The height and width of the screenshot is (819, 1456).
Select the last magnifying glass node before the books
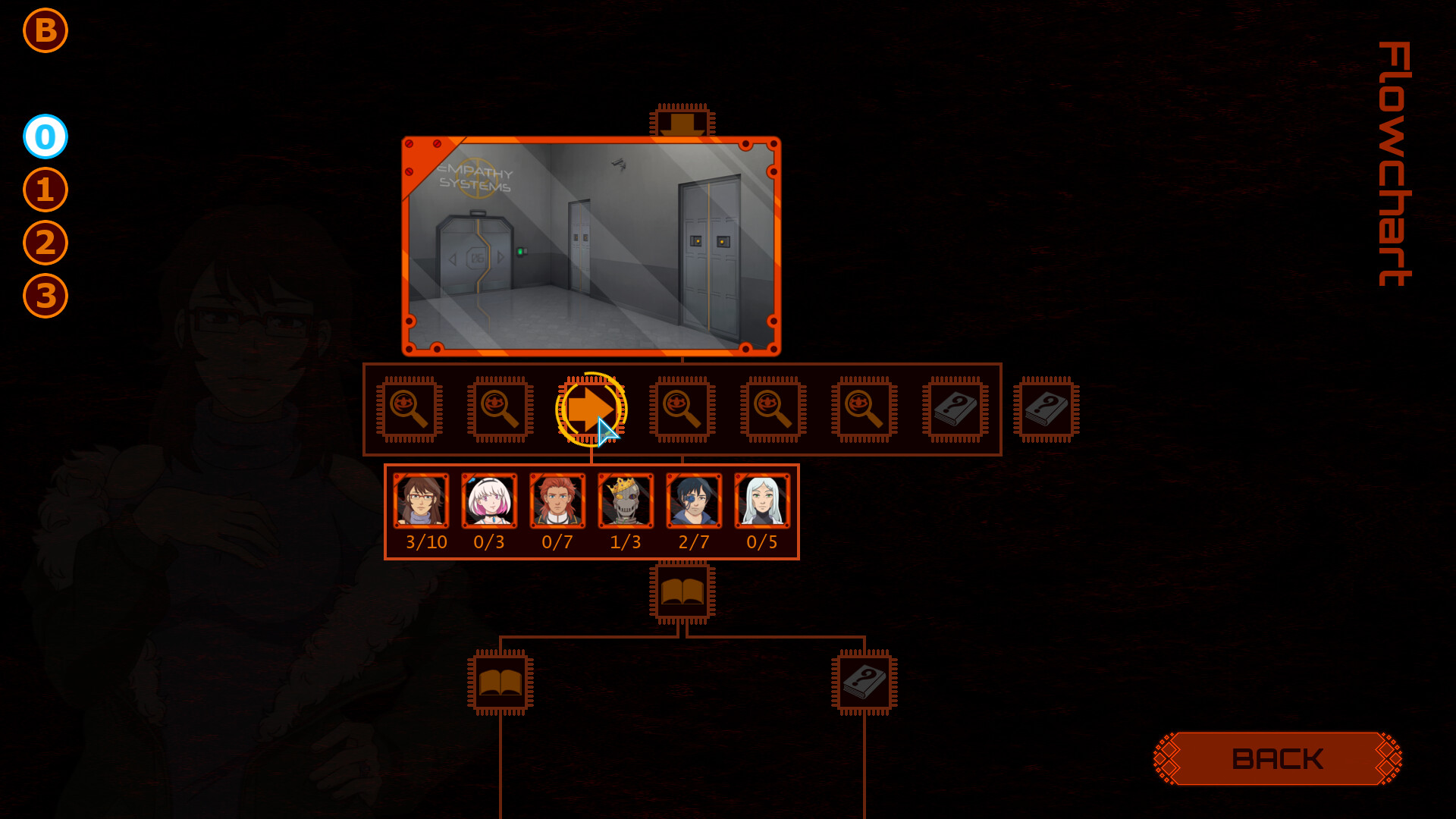[x=864, y=409]
